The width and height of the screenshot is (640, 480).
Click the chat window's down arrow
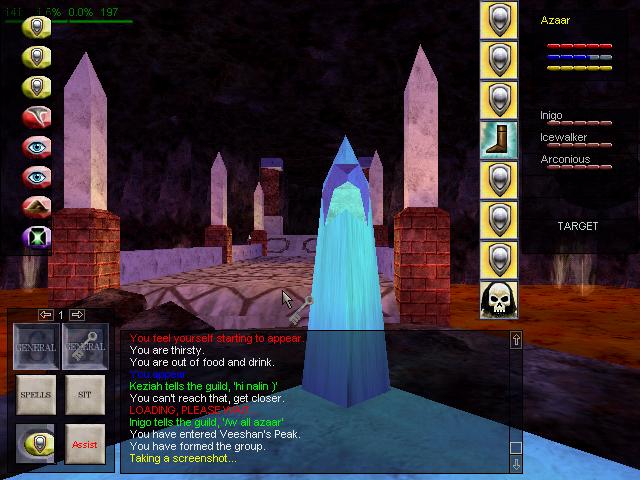click(x=516, y=464)
